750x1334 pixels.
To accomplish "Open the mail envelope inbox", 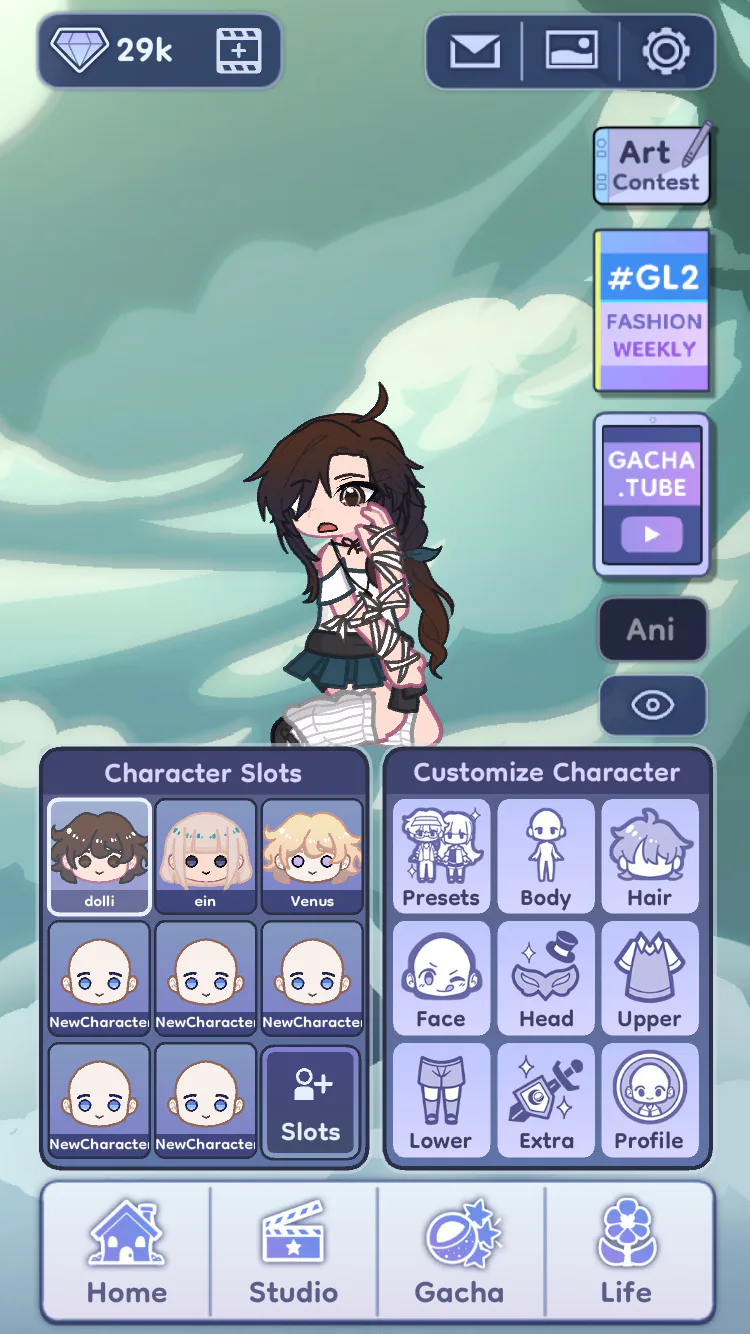I will pyautogui.click(x=475, y=51).
